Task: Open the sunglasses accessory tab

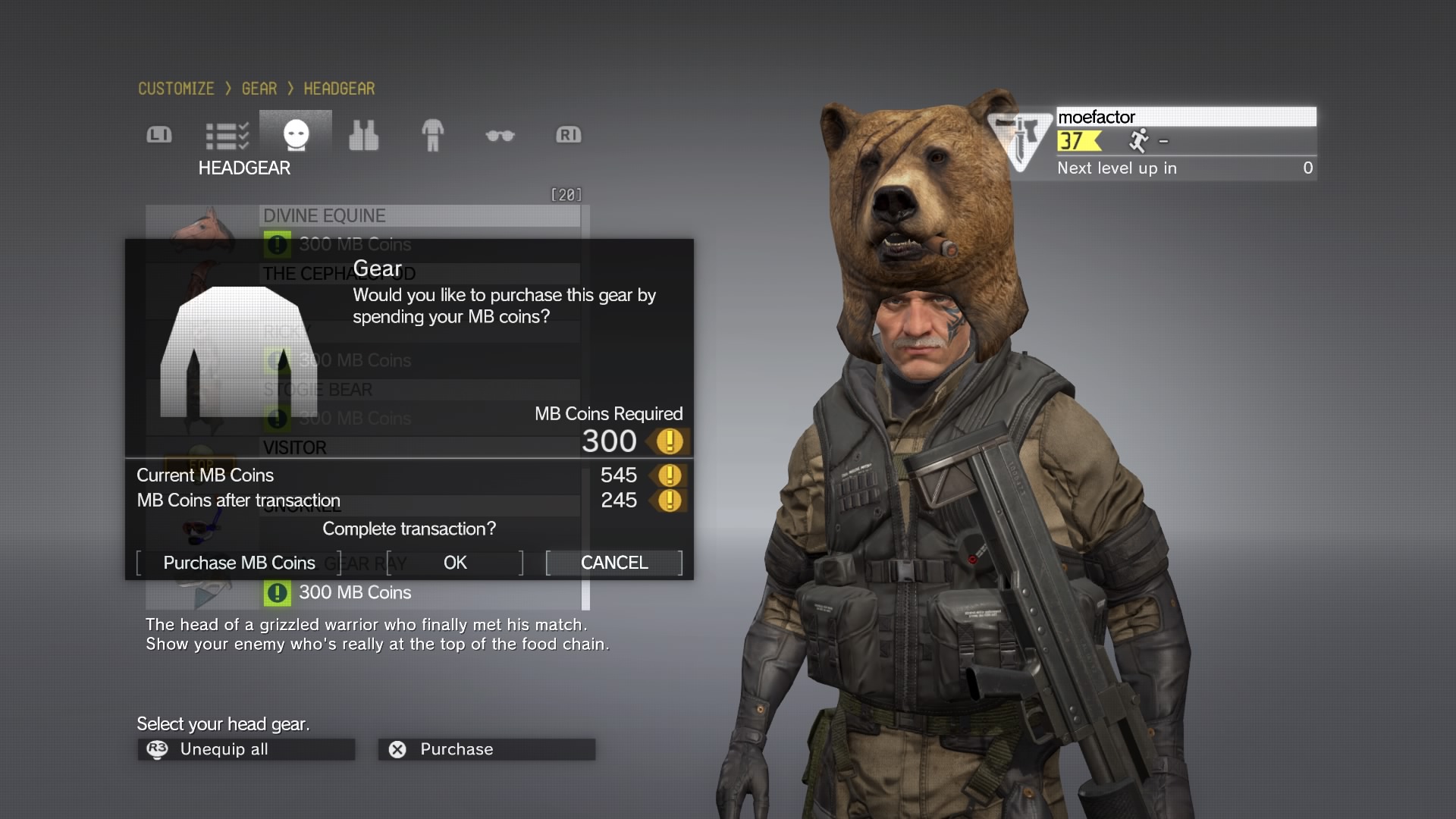Action: (500, 136)
